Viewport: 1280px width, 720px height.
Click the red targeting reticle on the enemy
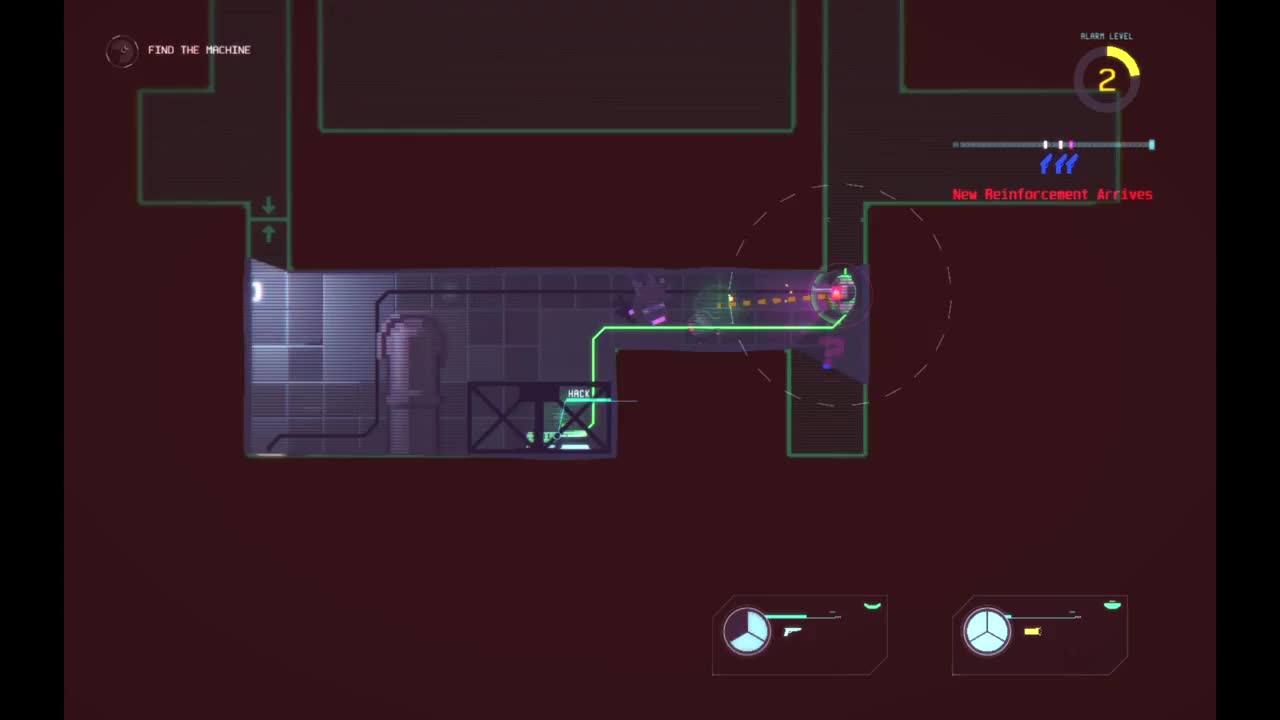click(837, 293)
